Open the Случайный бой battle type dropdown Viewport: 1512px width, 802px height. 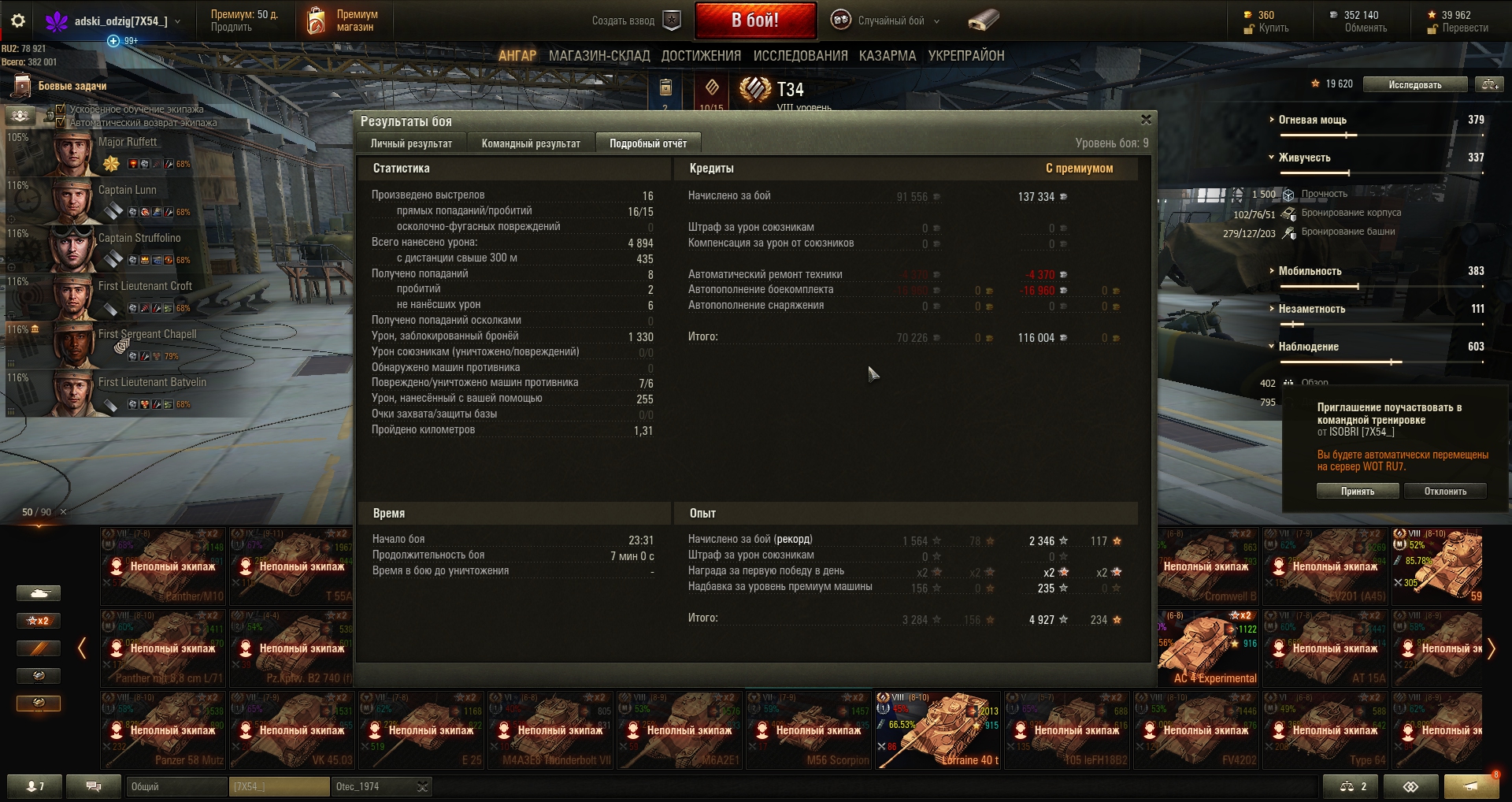tap(891, 21)
